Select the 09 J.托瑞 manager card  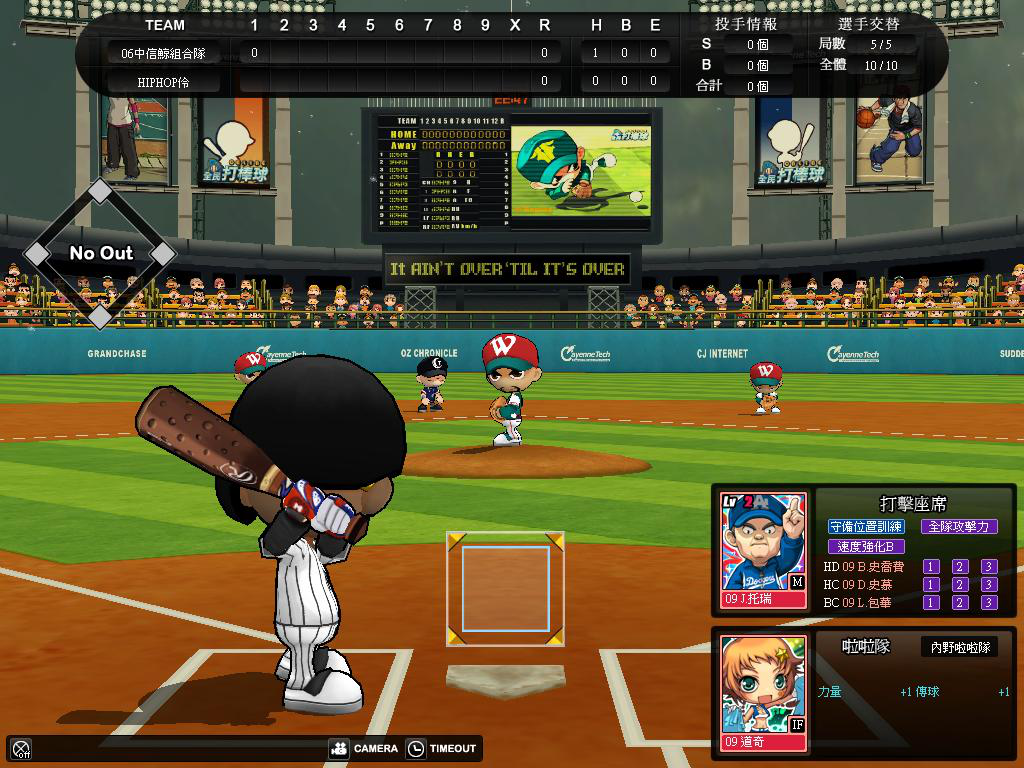(x=764, y=550)
